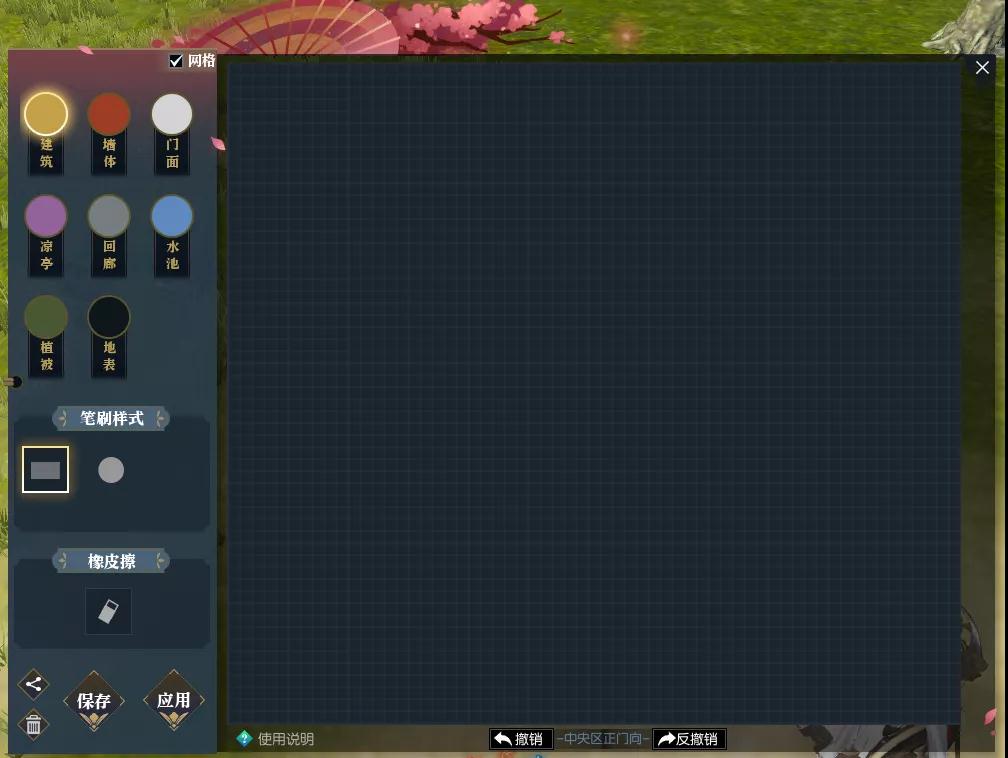Undo the last action with 撤销
Screen dimensions: 1008x758
pyautogui.click(x=521, y=739)
